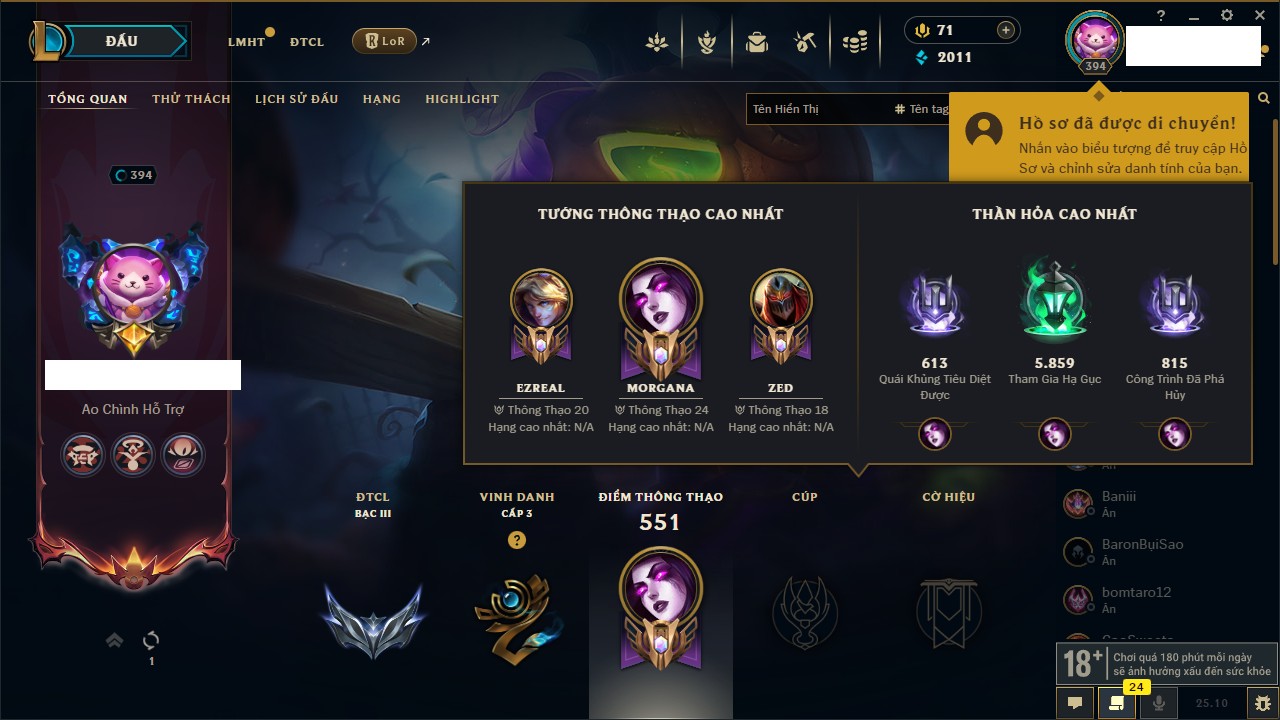
Task: Open the Vinh Danh question mark help
Action: click(516, 540)
